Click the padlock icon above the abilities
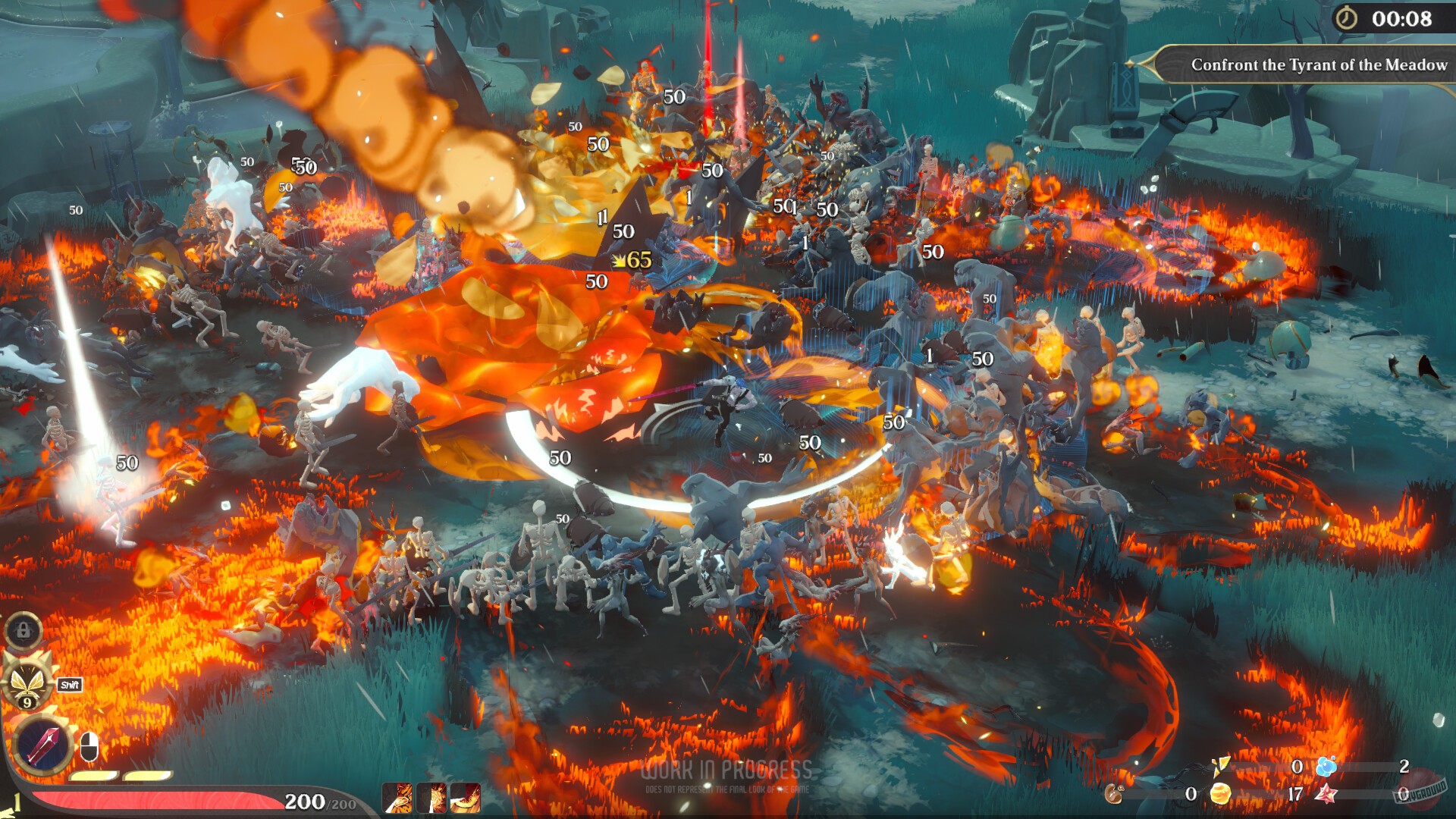Screen dimensions: 1456x819 pos(22,632)
